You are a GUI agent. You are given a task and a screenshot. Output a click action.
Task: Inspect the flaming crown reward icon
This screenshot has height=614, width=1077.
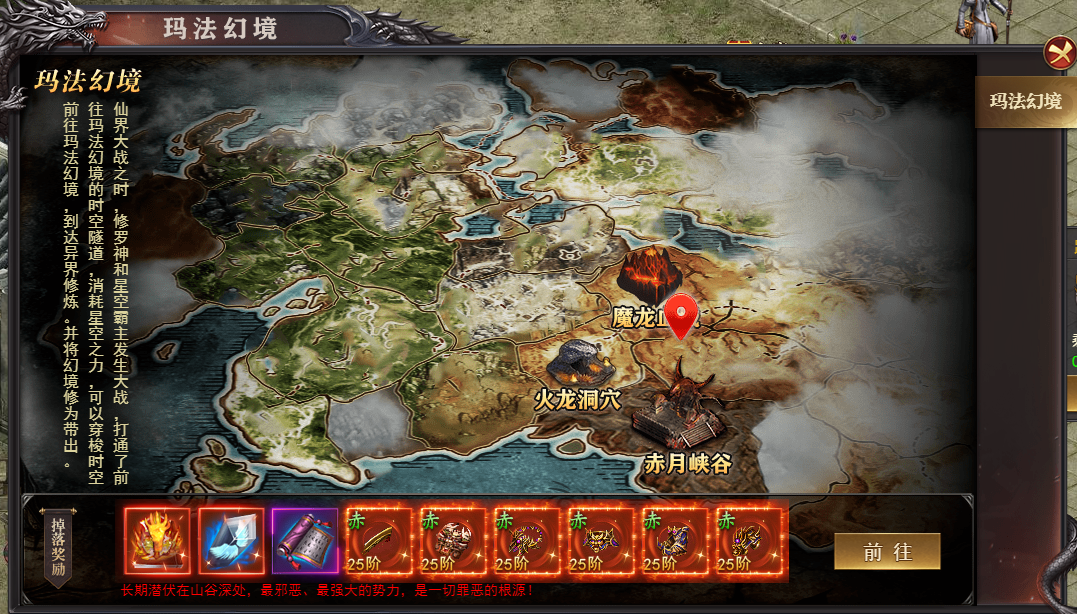(157, 541)
